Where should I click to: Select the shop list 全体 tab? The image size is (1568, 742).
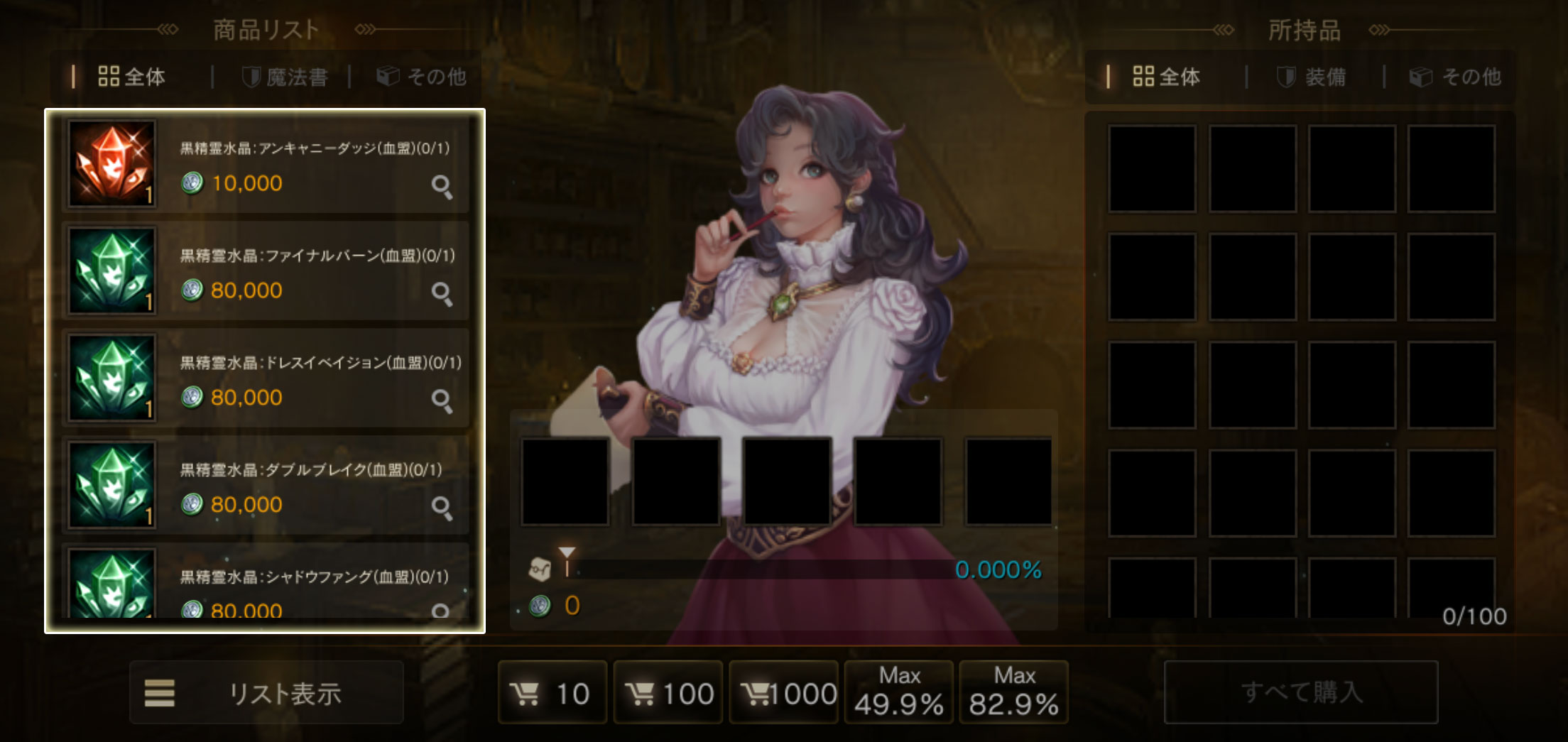point(132,77)
